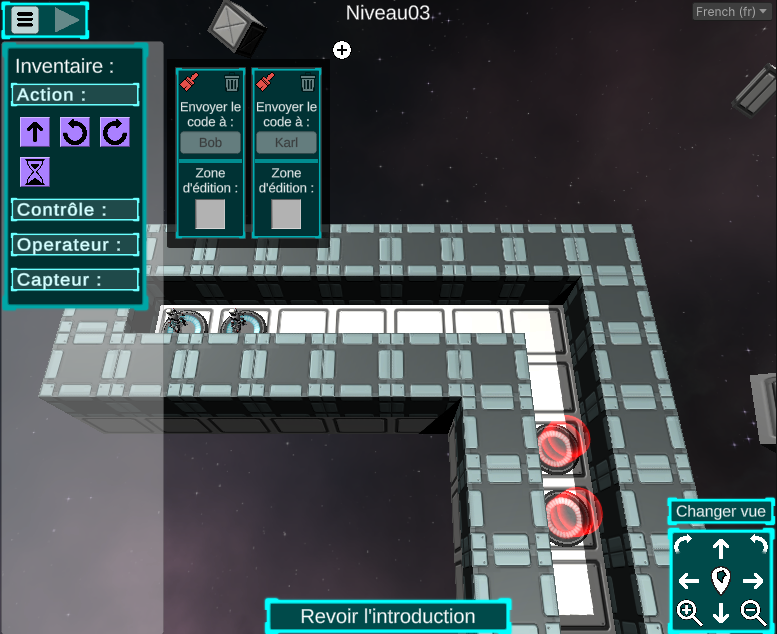Run the program with the play button

(x=67, y=19)
